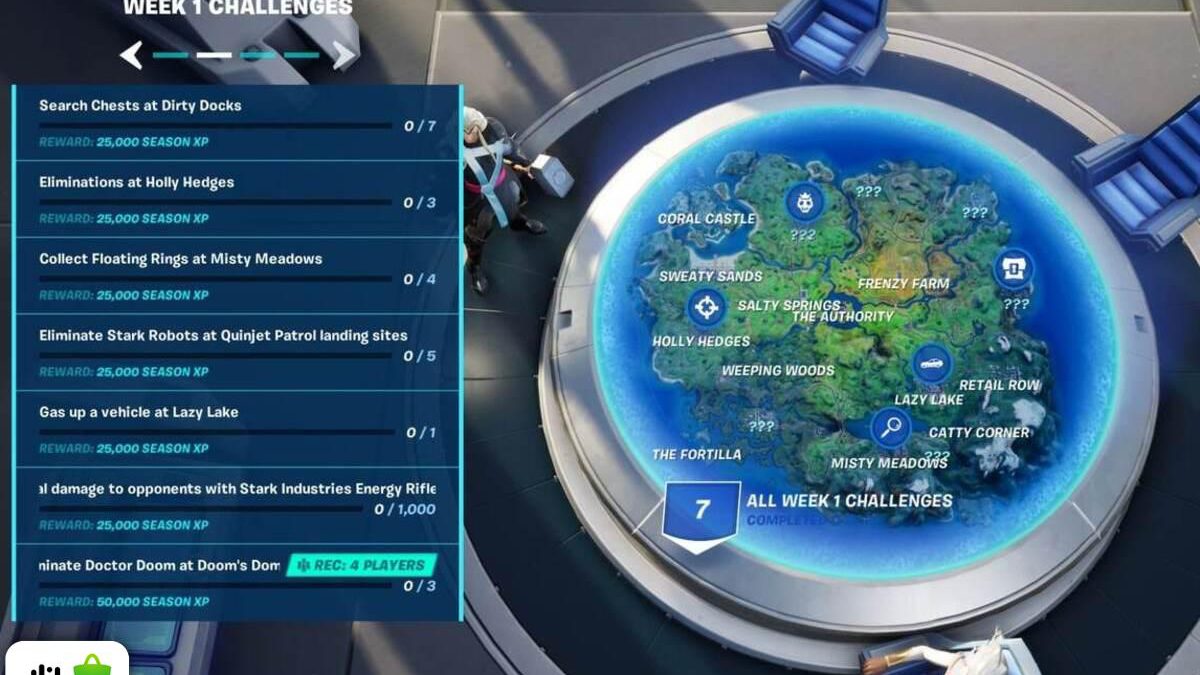Click the green shopping bag icon

coord(91,665)
